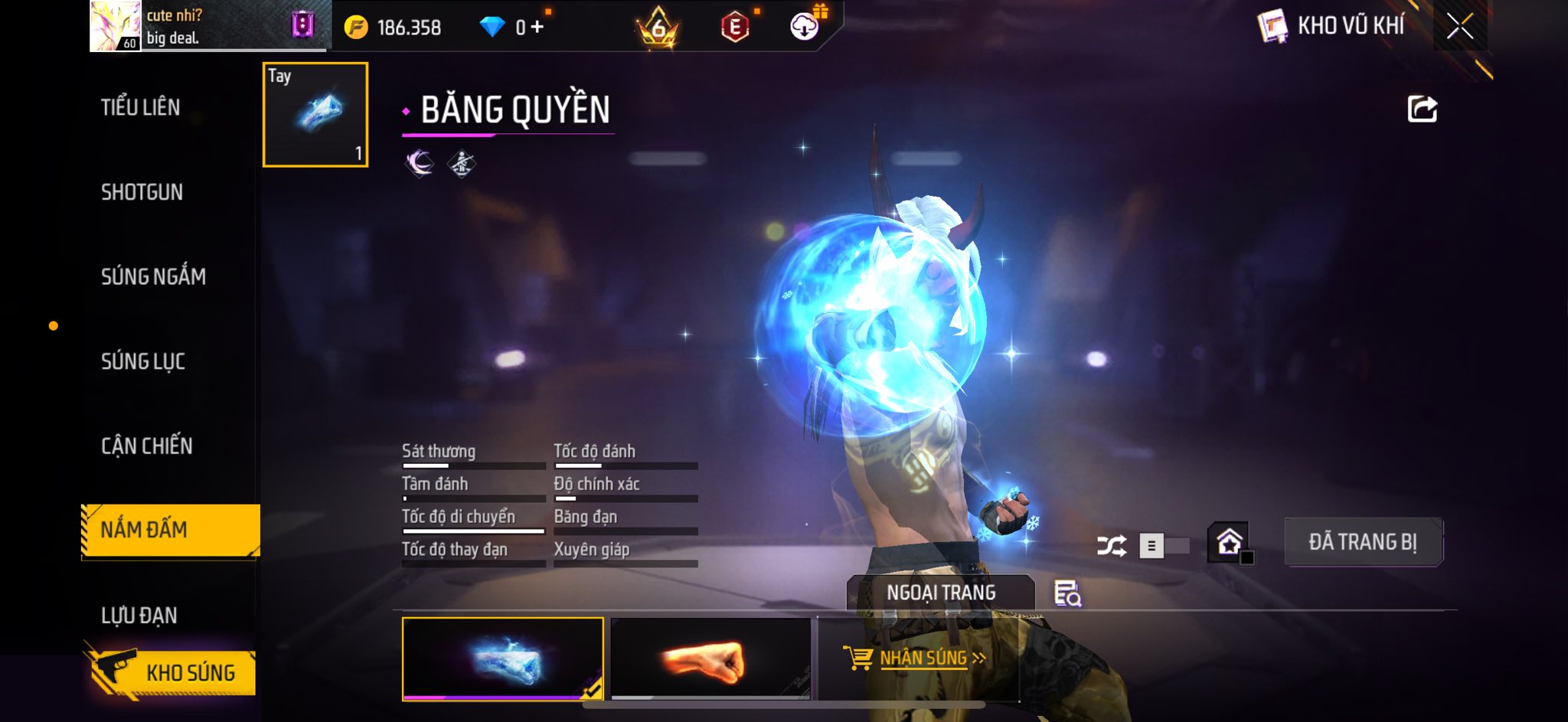The image size is (1568, 722).
Task: Open the NGOẠI TRANG tab
Action: click(941, 593)
